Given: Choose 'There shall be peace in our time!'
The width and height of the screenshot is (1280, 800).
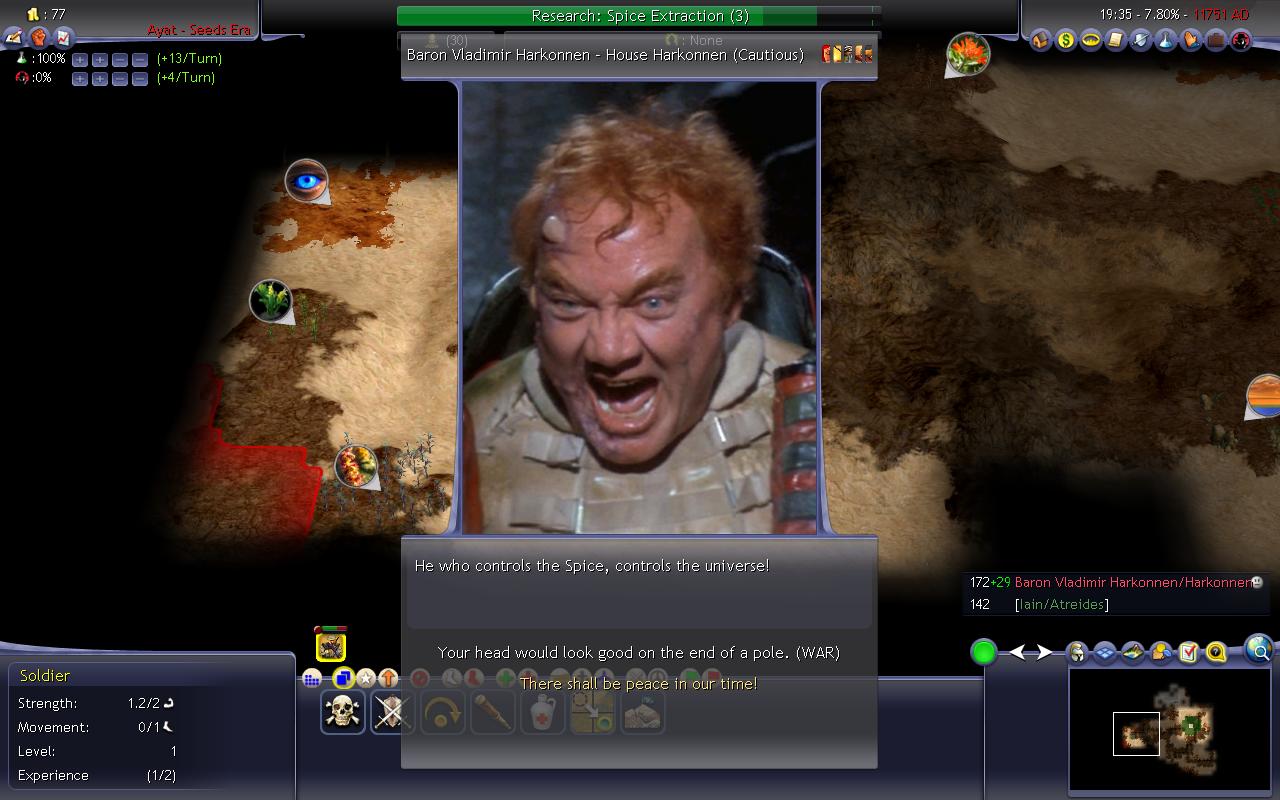Looking at the screenshot, I should [x=637, y=682].
